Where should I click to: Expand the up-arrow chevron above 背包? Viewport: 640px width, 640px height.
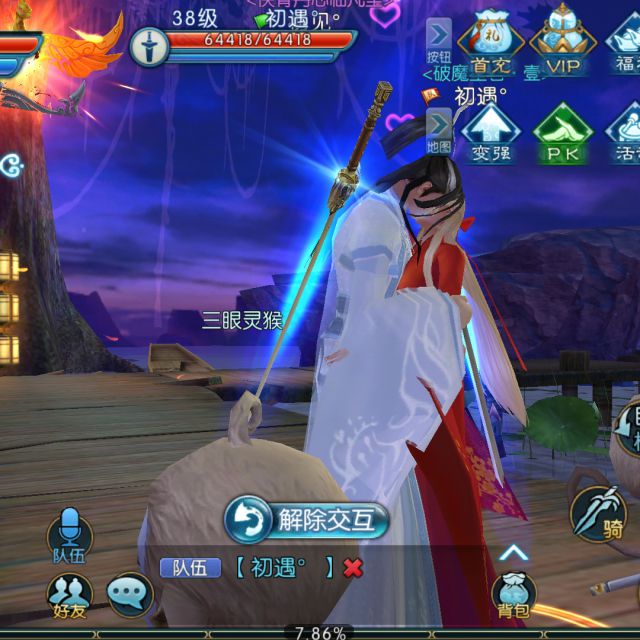coord(513,552)
